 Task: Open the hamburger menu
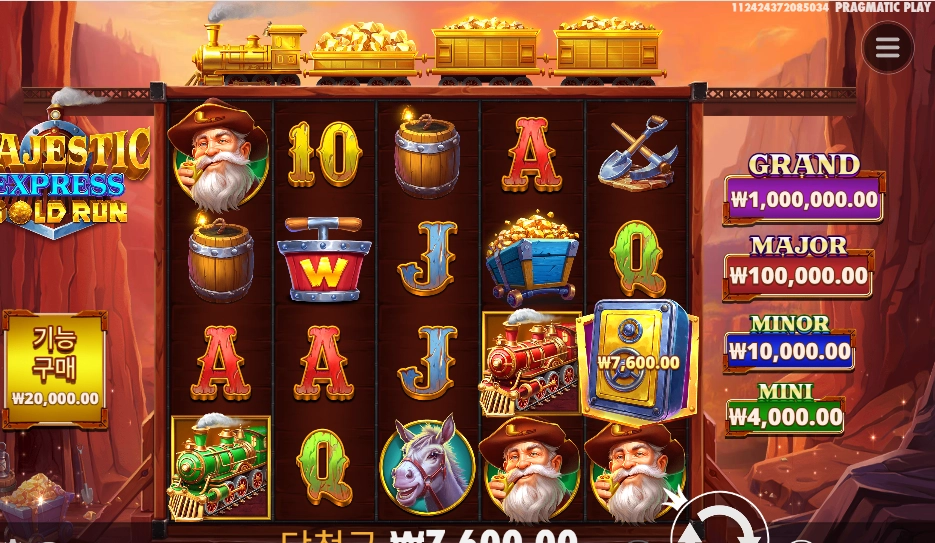point(888,47)
